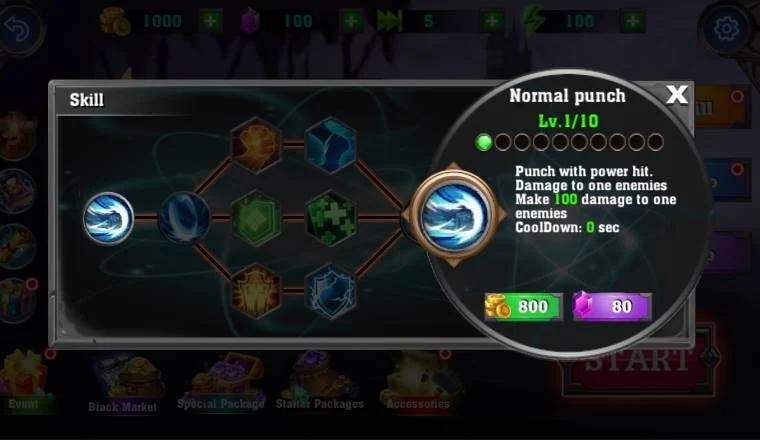Select the green cross hexagon skill
The width and height of the screenshot is (760, 440).
click(x=330, y=217)
